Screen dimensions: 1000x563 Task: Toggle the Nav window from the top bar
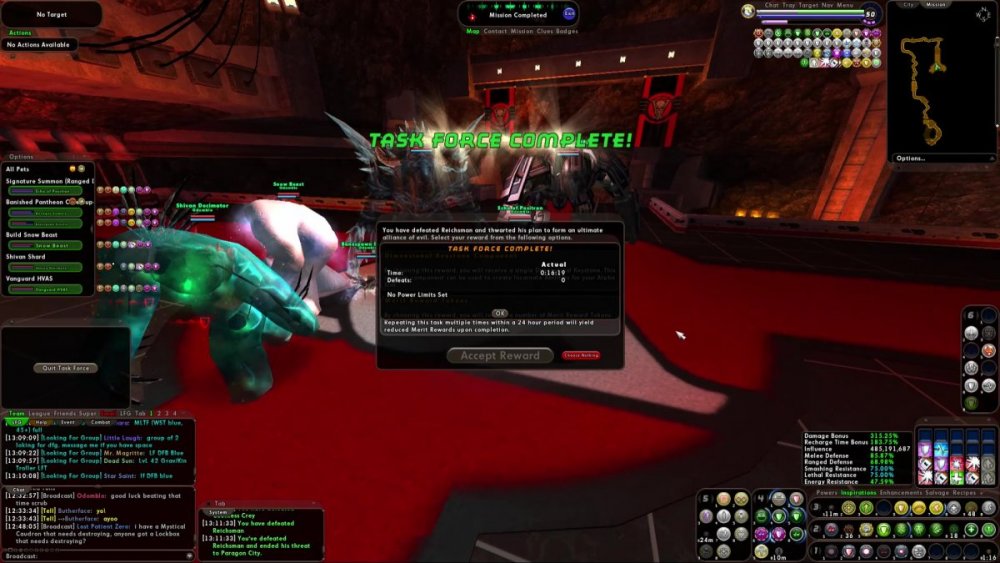pyautogui.click(x=825, y=5)
